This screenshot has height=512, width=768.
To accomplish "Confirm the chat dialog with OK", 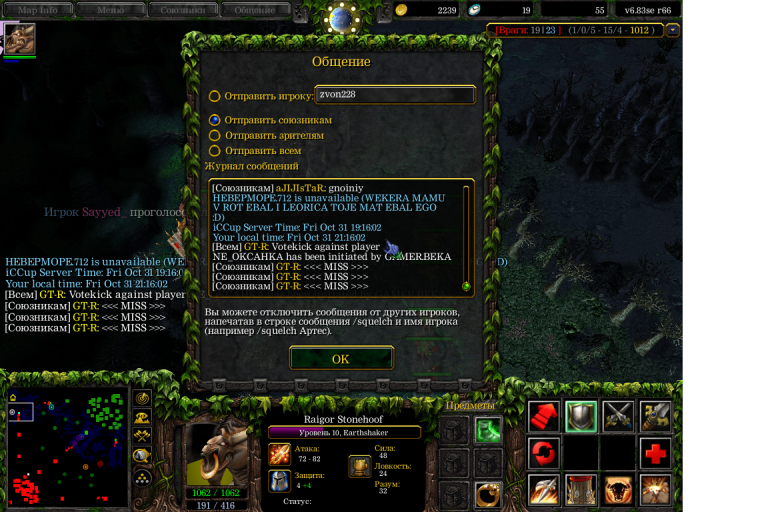I will point(341,359).
